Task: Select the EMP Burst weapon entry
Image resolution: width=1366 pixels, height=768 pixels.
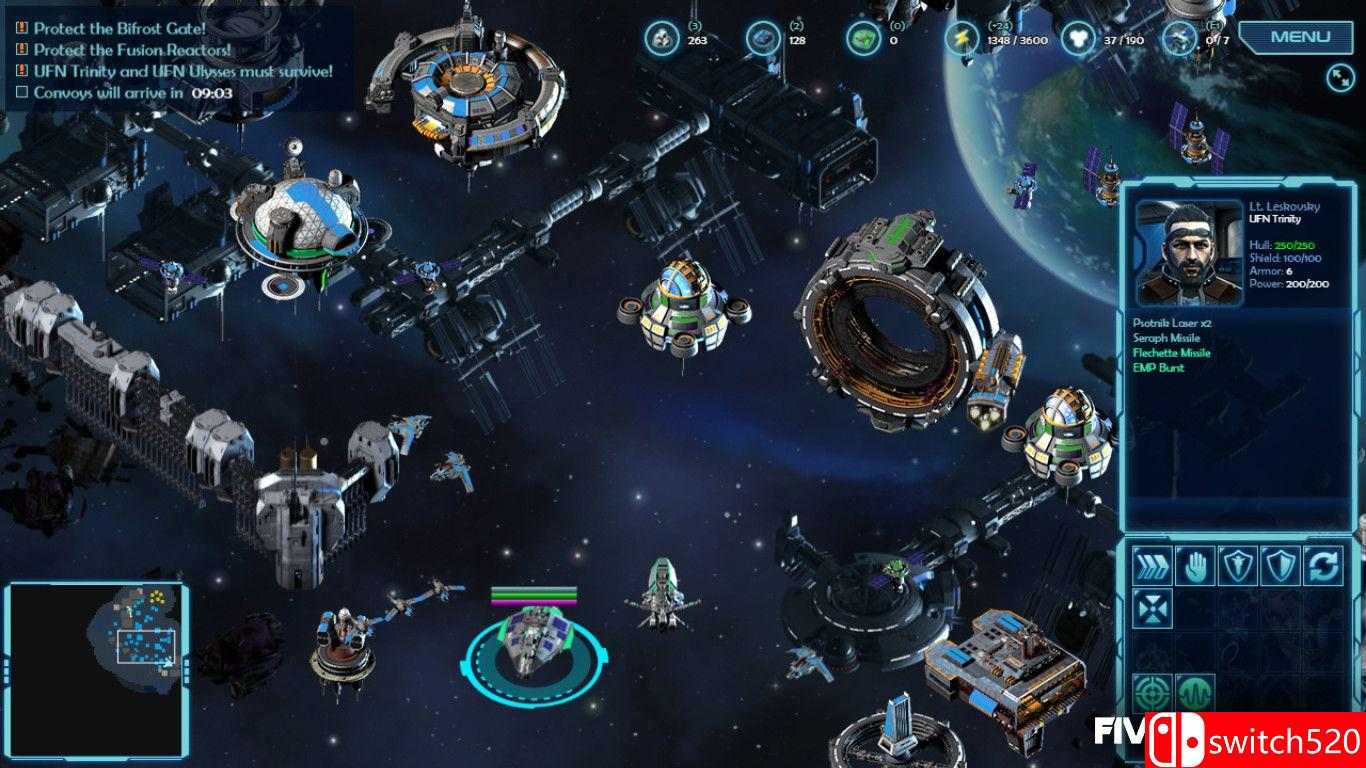Action: (x=1160, y=368)
